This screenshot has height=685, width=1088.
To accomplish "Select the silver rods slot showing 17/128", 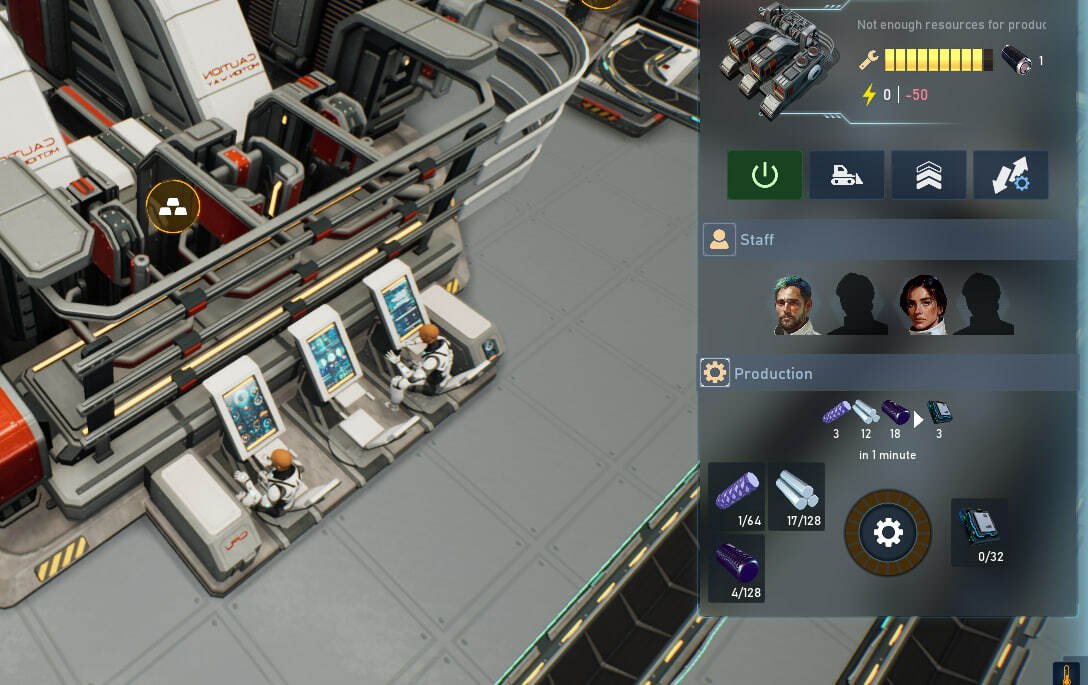I will pos(796,496).
